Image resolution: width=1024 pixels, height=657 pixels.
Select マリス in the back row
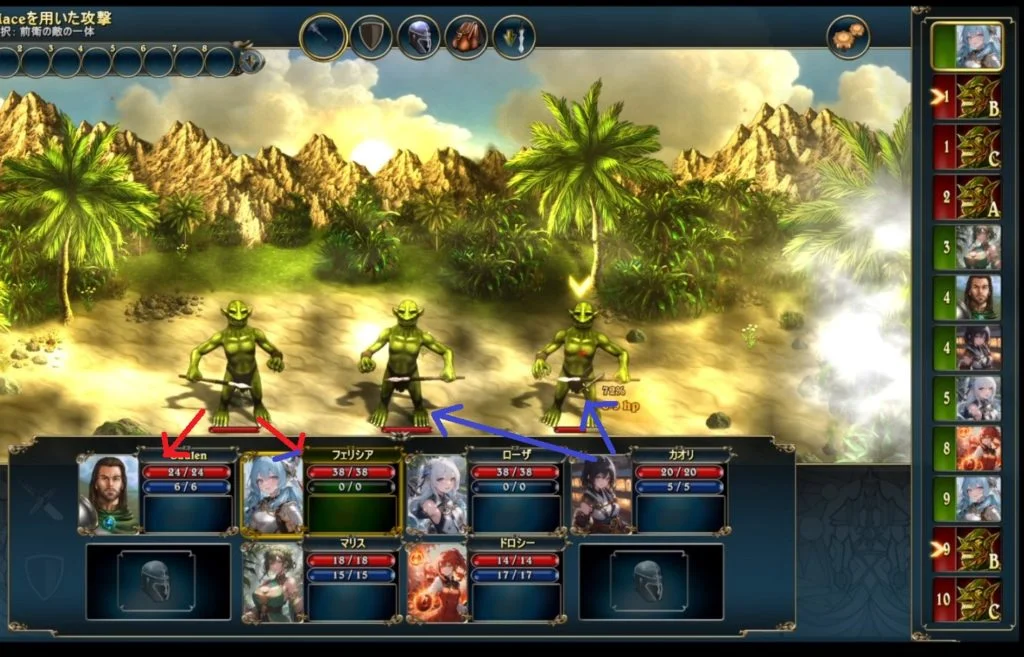pyautogui.click(x=273, y=582)
